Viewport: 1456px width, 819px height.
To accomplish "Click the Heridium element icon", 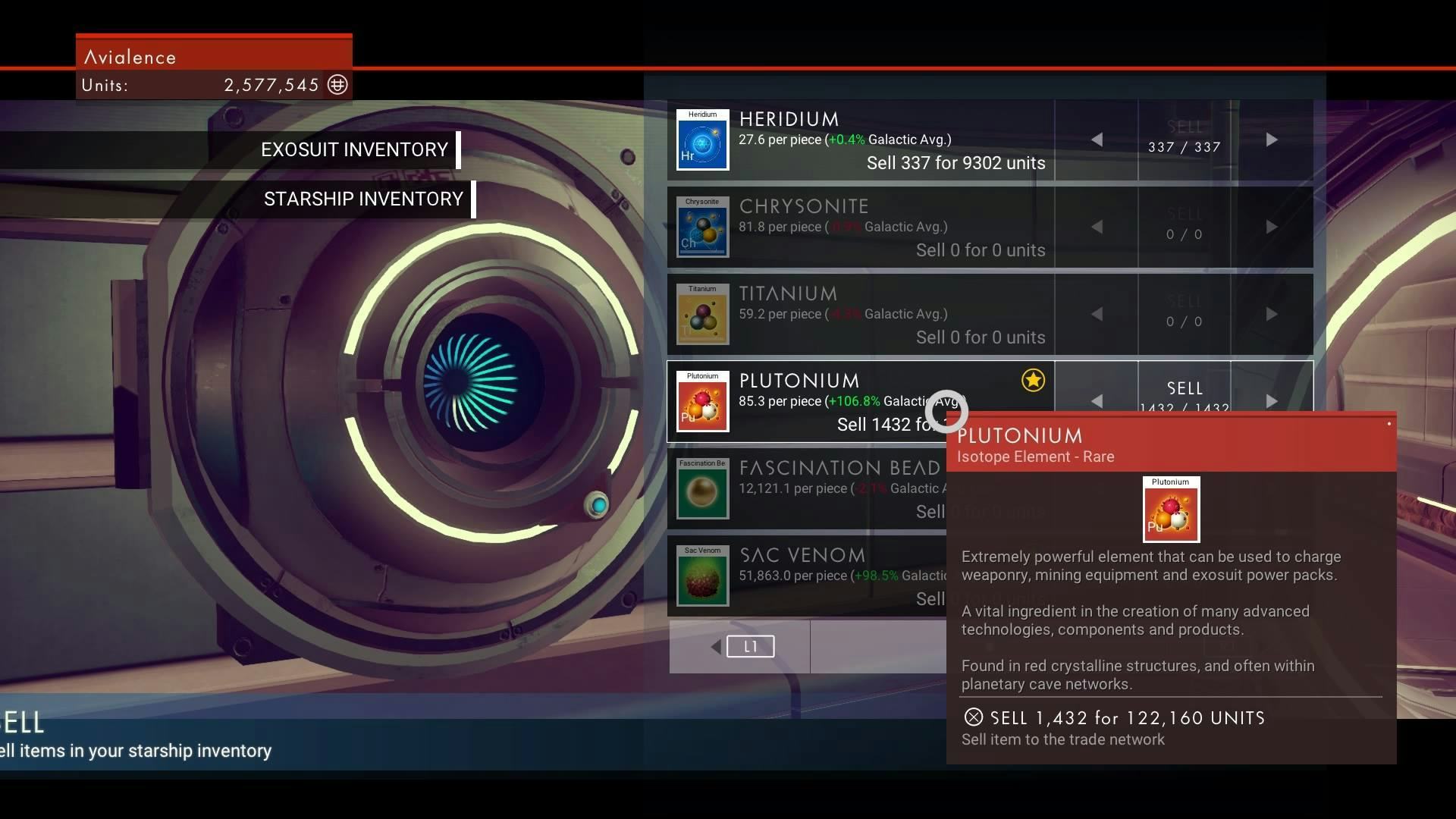I will coord(702,140).
